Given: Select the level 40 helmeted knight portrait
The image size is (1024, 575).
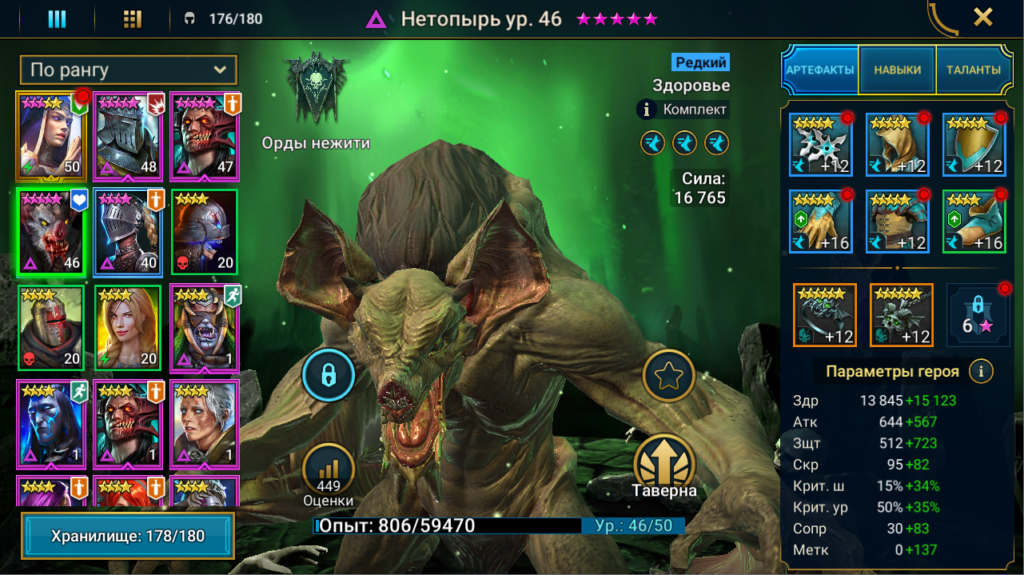Looking at the screenshot, I should 129,232.
